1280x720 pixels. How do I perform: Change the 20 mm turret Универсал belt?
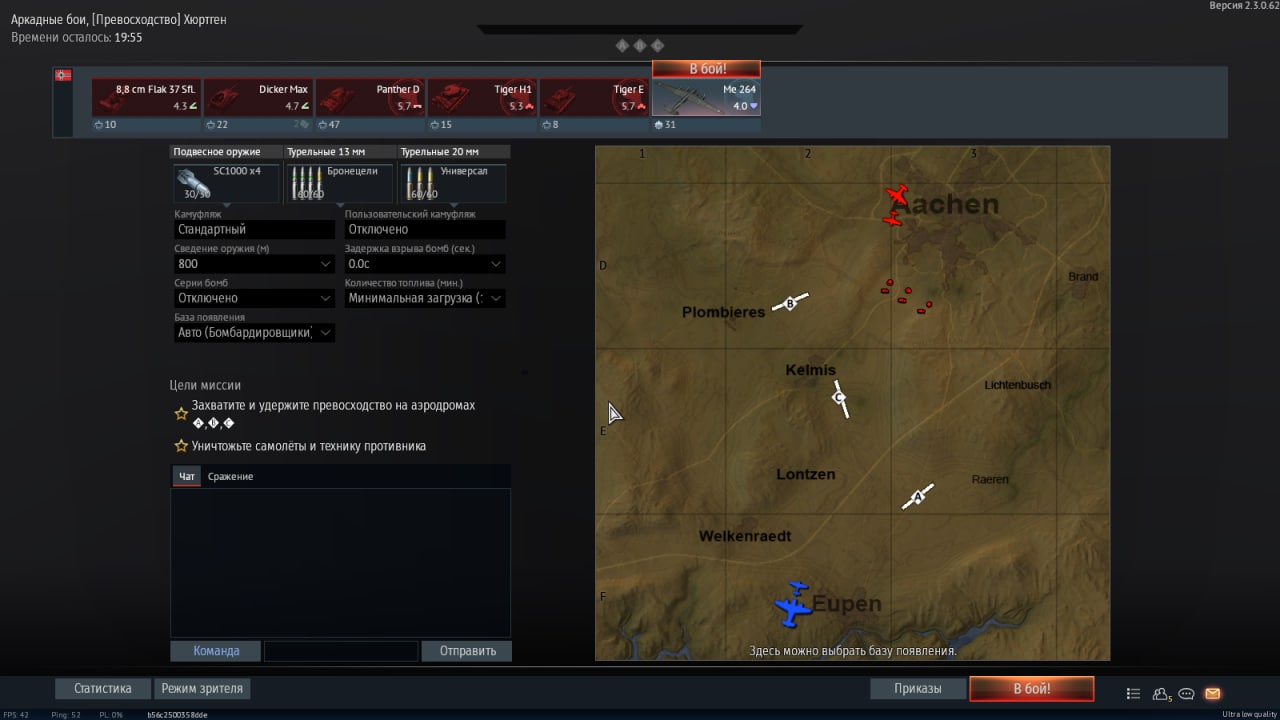(453, 183)
